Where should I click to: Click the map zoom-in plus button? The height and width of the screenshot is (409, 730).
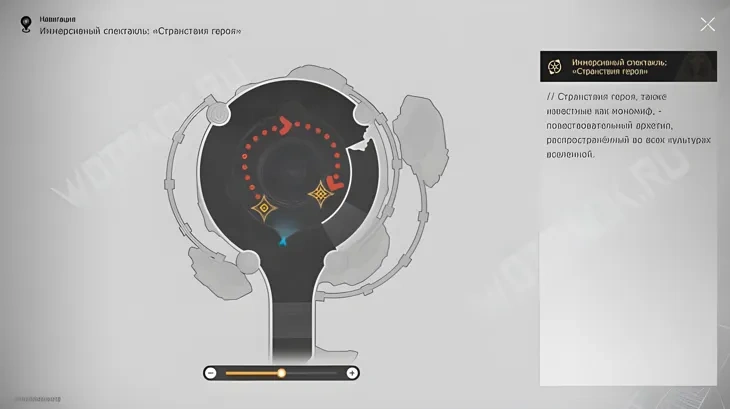(352, 373)
